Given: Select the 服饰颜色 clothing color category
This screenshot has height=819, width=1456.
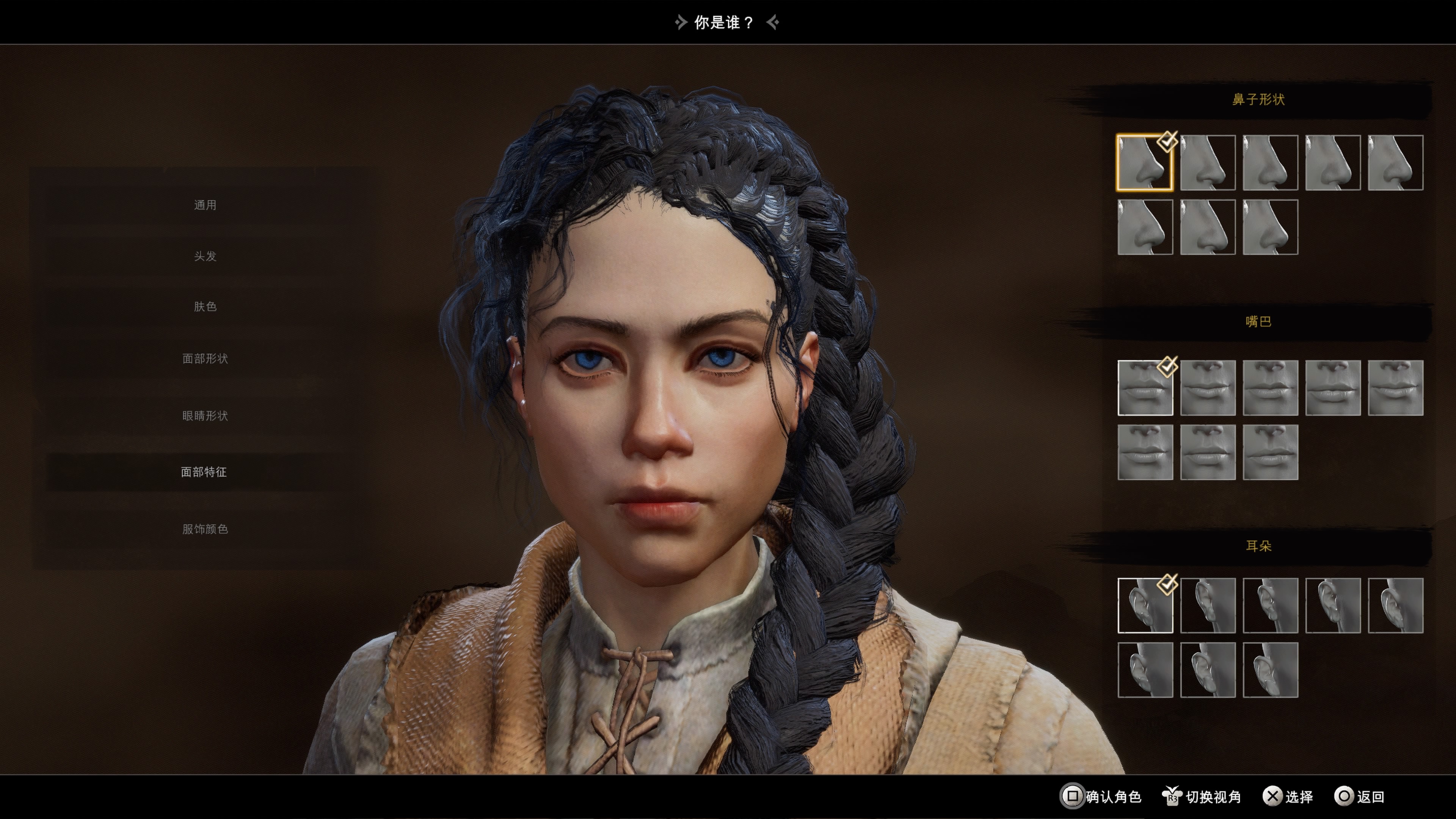Looking at the screenshot, I should point(206,530).
